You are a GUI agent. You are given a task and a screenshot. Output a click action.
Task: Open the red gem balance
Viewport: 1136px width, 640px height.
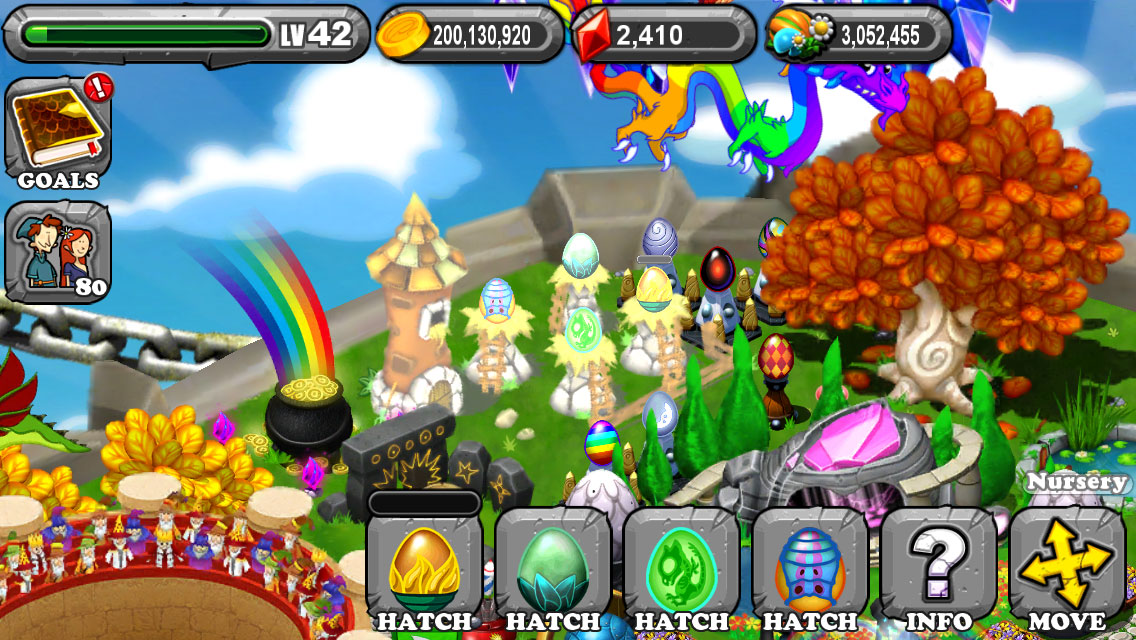663,36
